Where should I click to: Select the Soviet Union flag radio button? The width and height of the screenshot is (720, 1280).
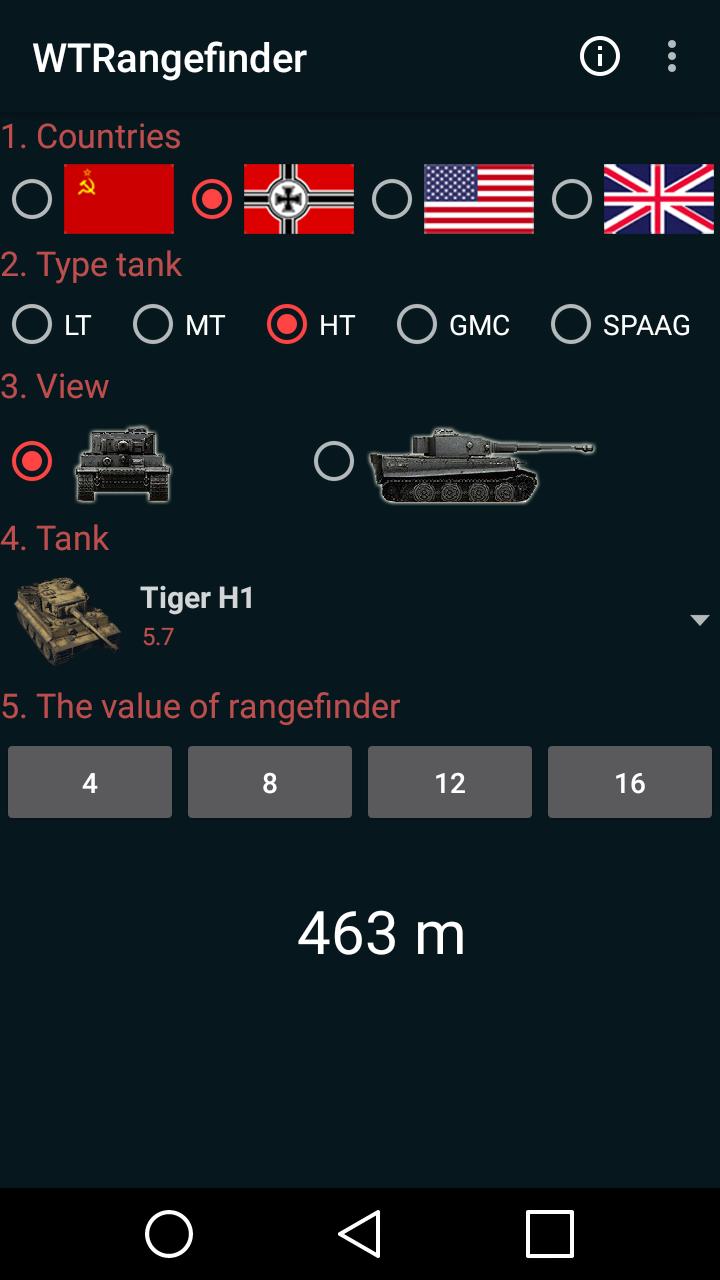(x=32, y=199)
